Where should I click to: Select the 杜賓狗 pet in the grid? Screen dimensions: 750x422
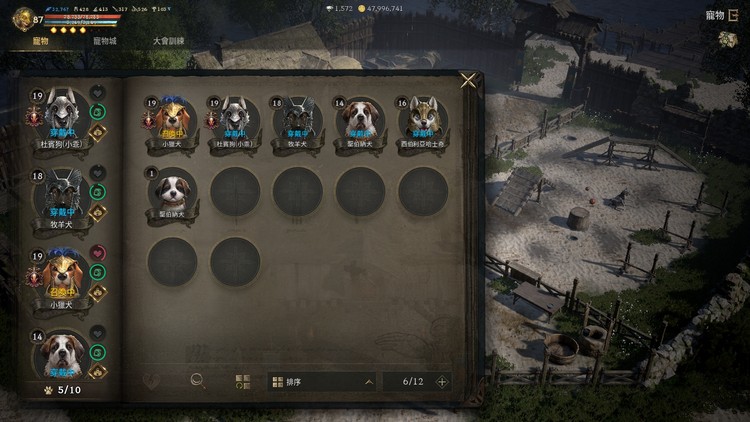click(235, 120)
